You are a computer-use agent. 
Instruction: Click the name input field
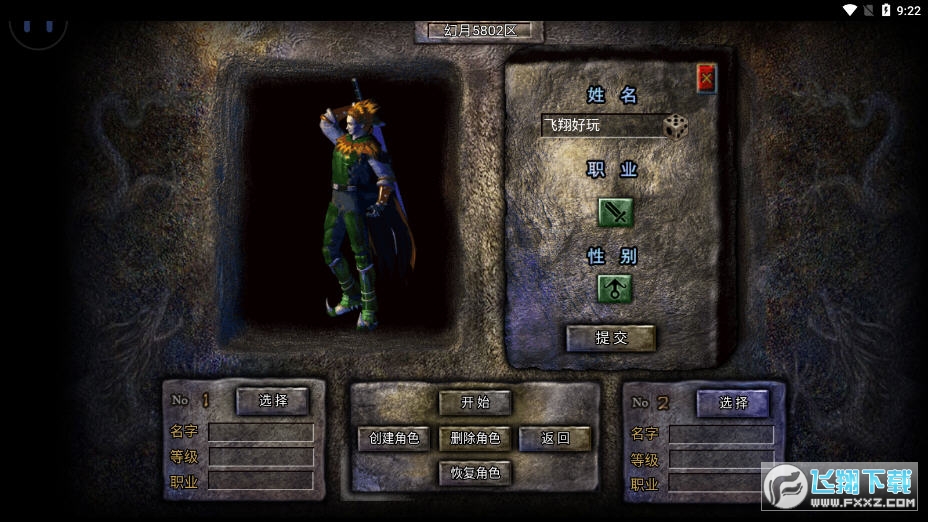click(601, 126)
